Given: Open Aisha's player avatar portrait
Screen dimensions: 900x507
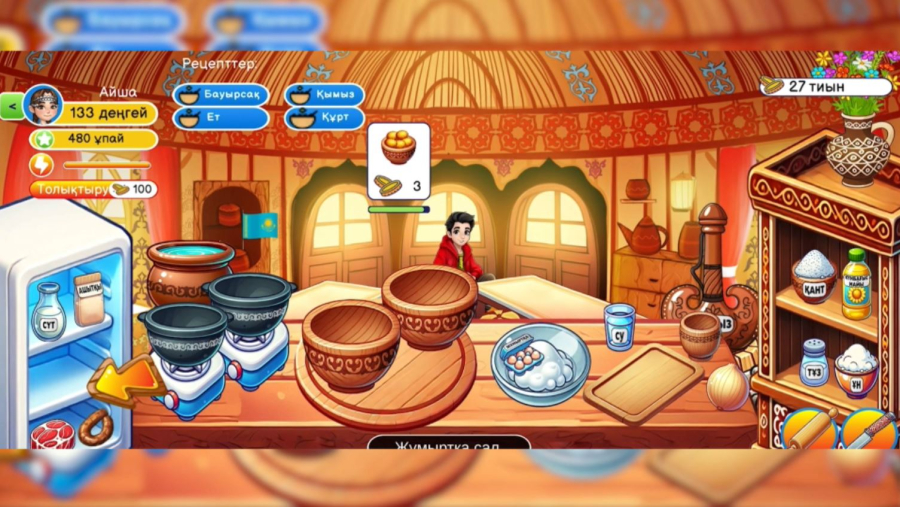Looking at the screenshot, I should (43, 105).
